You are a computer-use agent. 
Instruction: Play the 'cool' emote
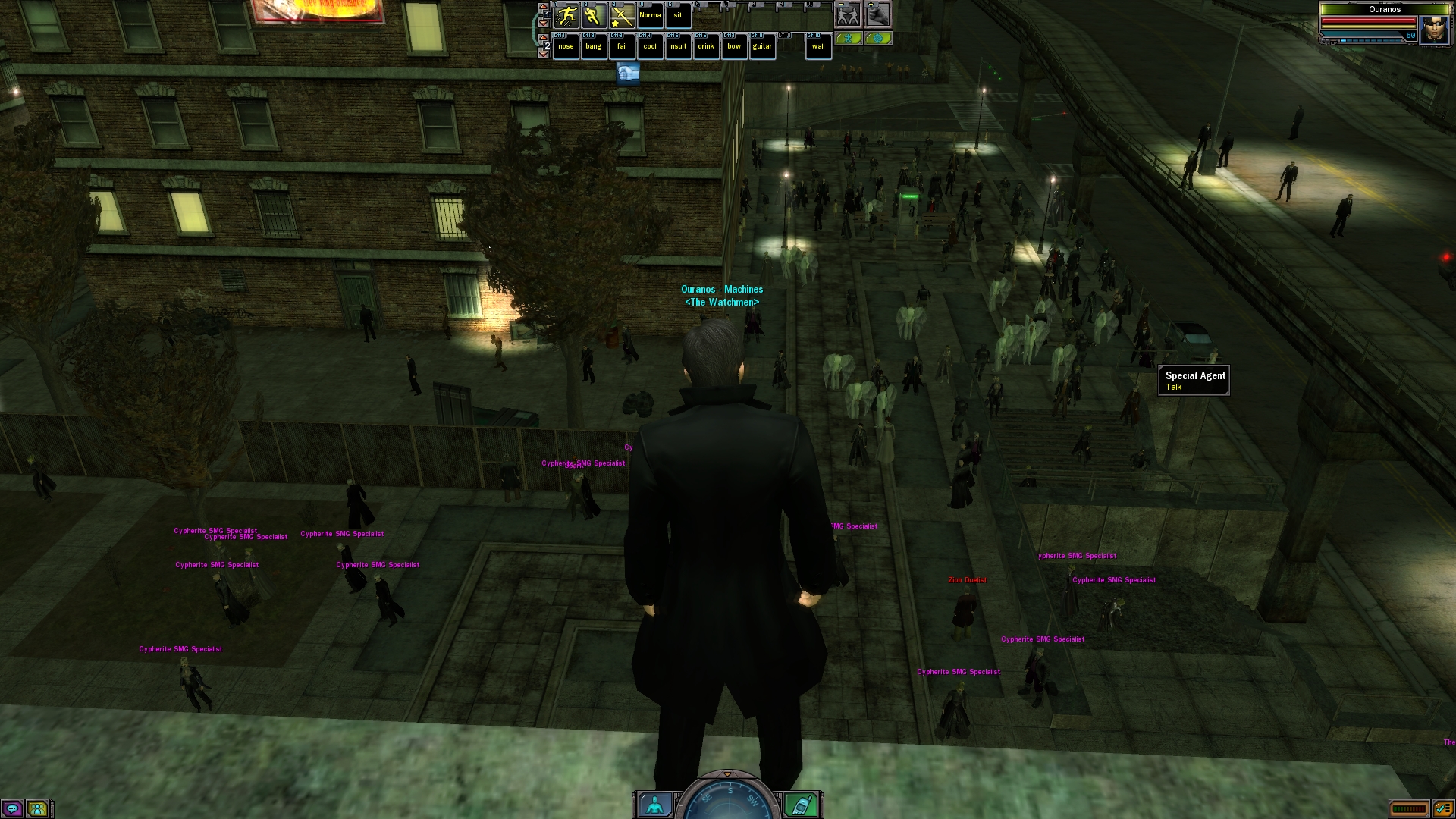click(650, 46)
